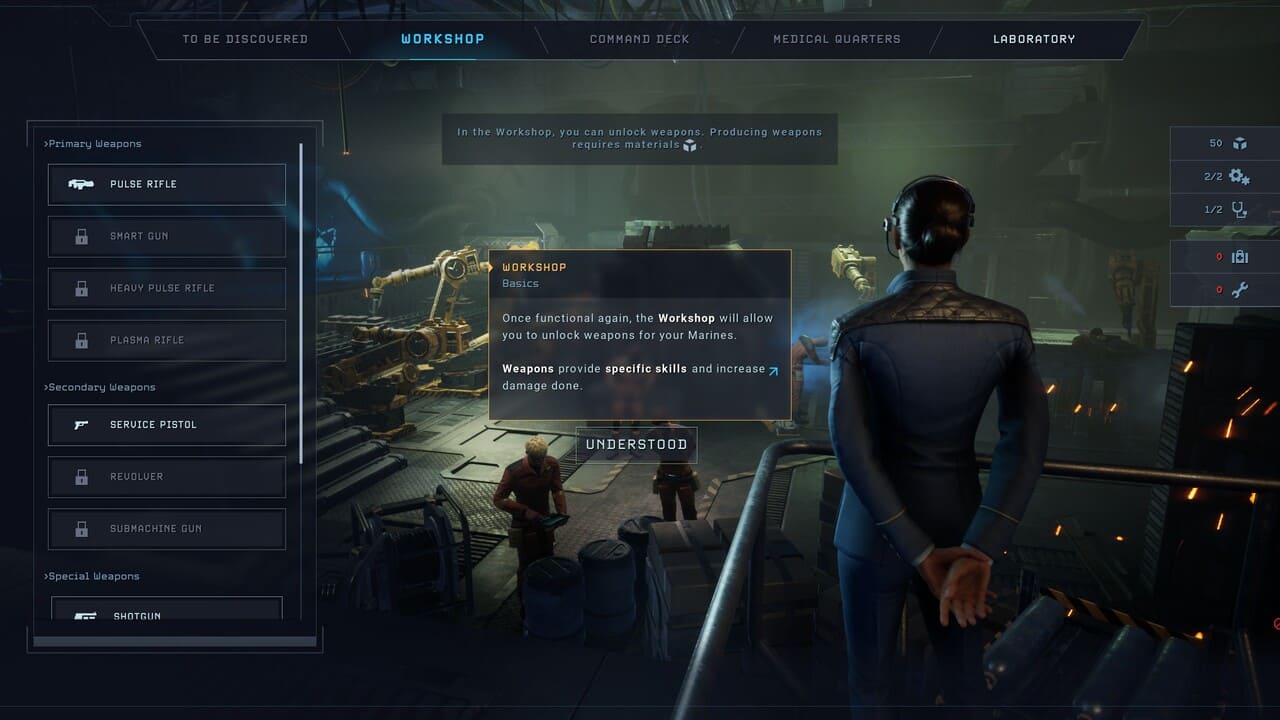
Task: Choose the Shotgun special weapon
Action: [x=167, y=610]
